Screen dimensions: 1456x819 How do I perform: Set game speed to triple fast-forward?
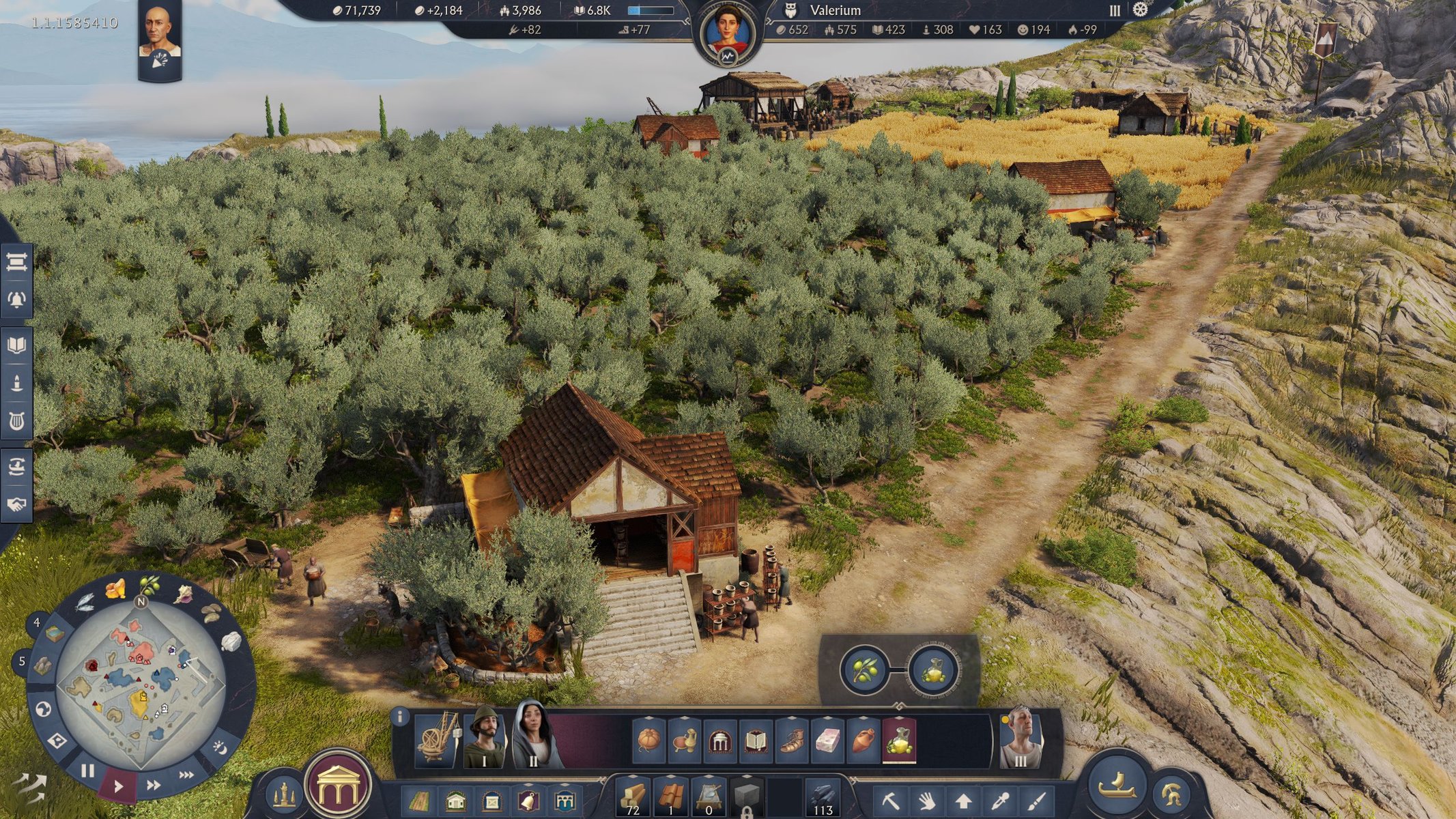coord(186,775)
